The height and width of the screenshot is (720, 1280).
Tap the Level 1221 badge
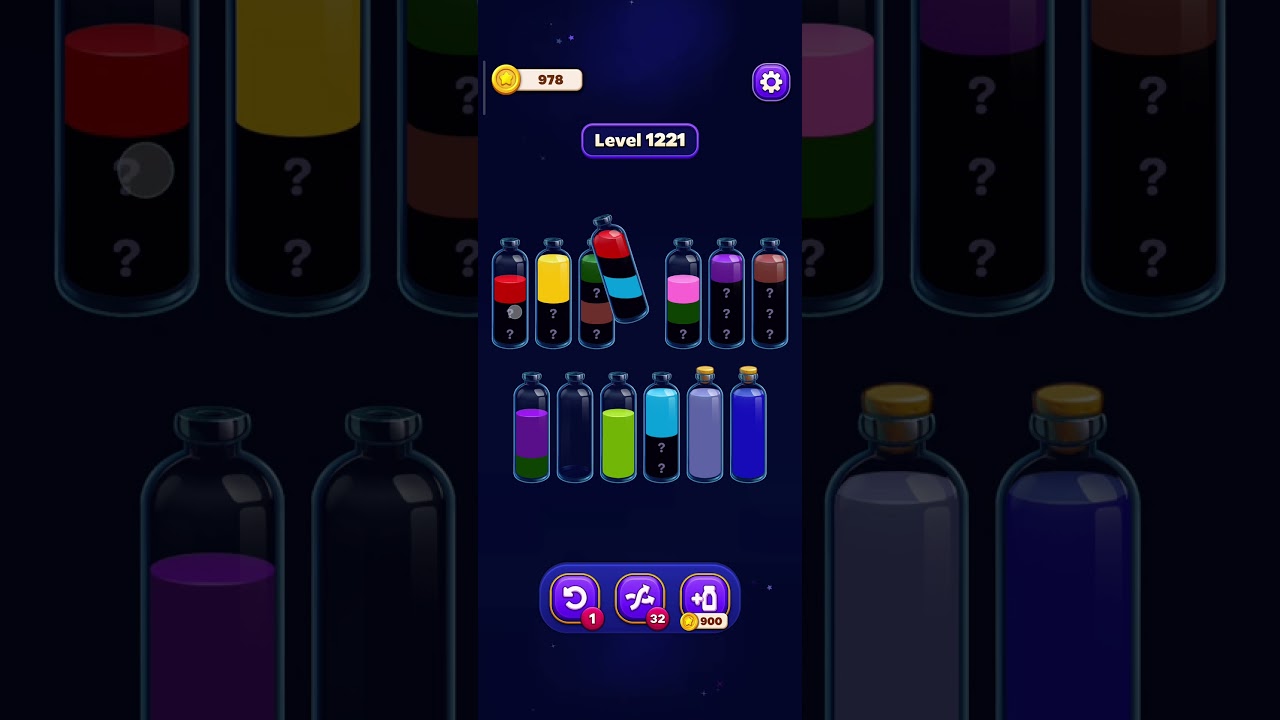coord(640,140)
